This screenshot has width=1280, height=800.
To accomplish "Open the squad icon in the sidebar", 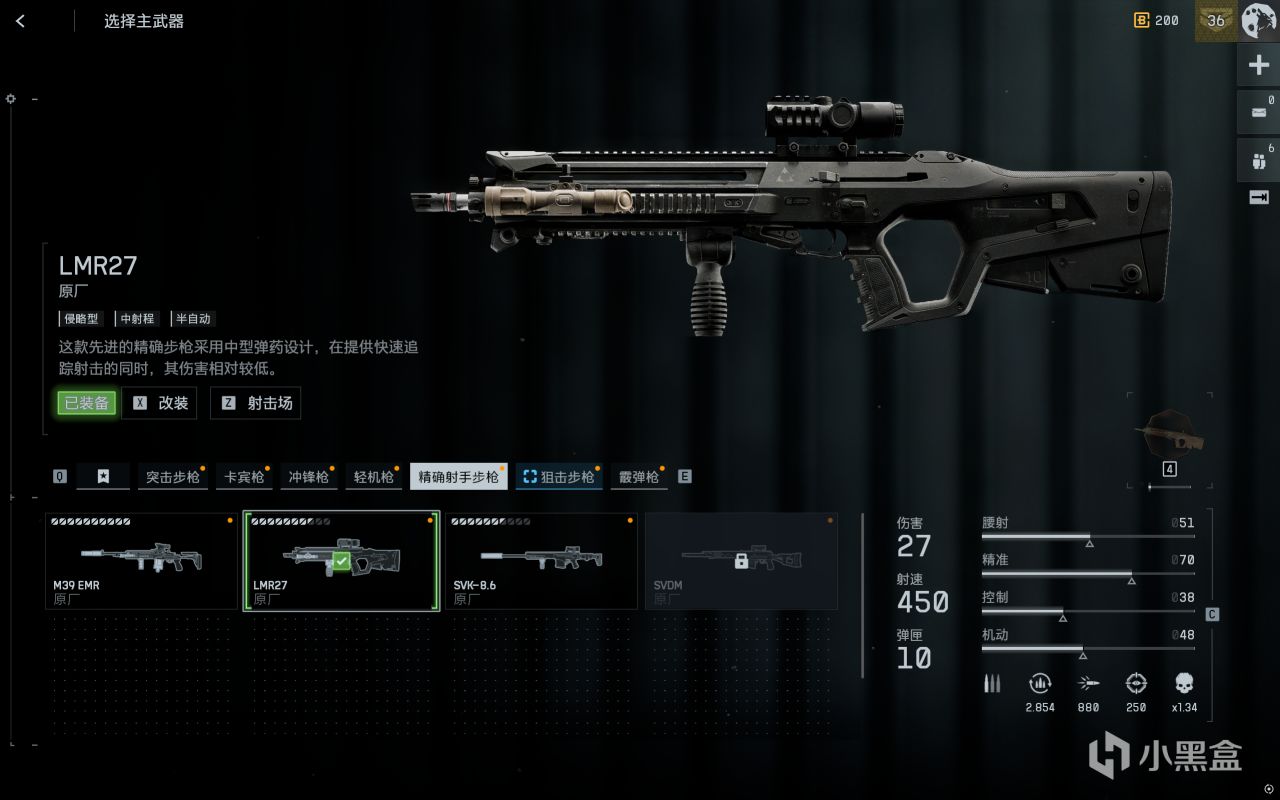I will pos(1258,160).
